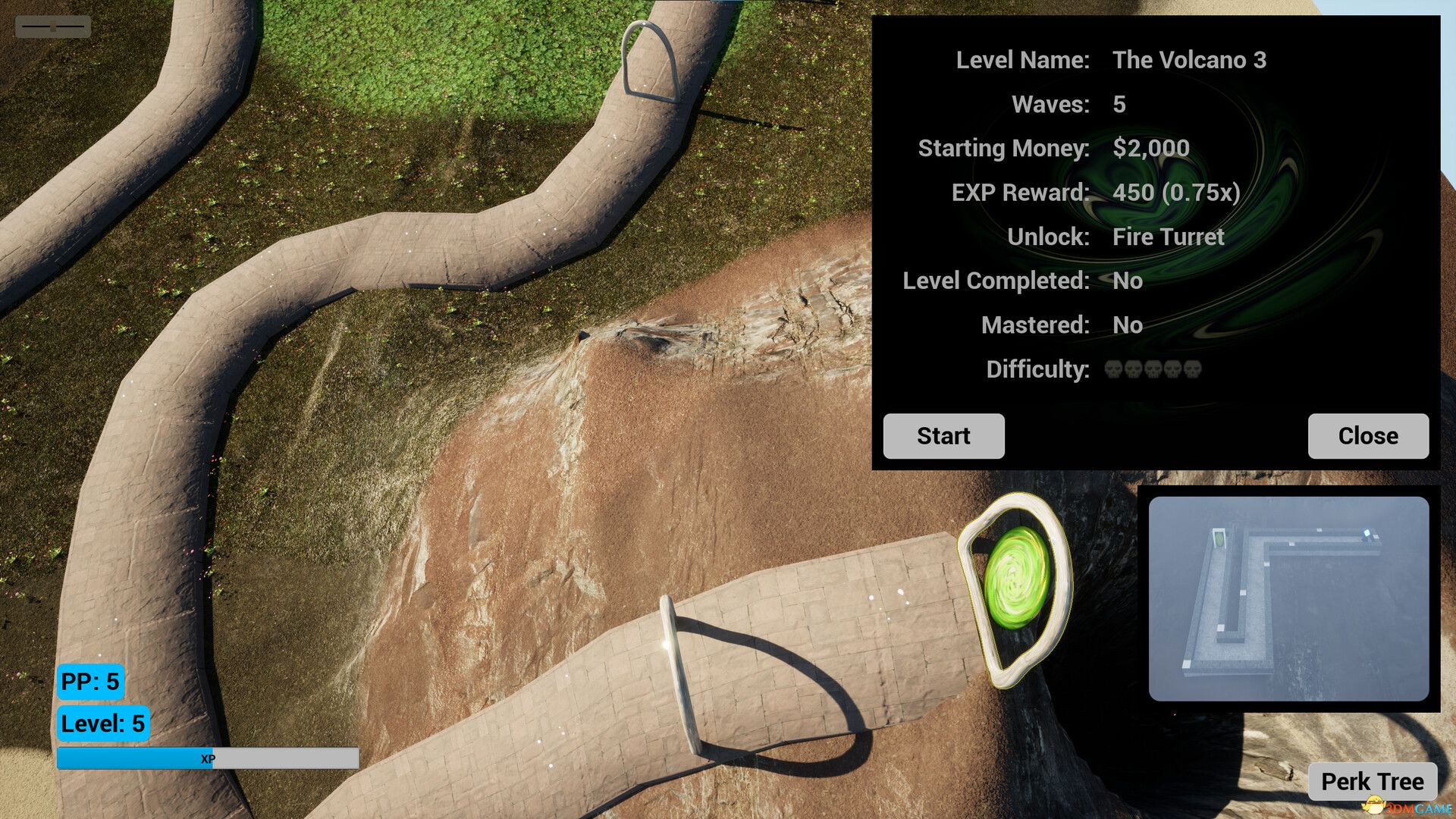The image size is (1456, 819).
Task: Click the level preview thumbnail
Action: point(1288,598)
